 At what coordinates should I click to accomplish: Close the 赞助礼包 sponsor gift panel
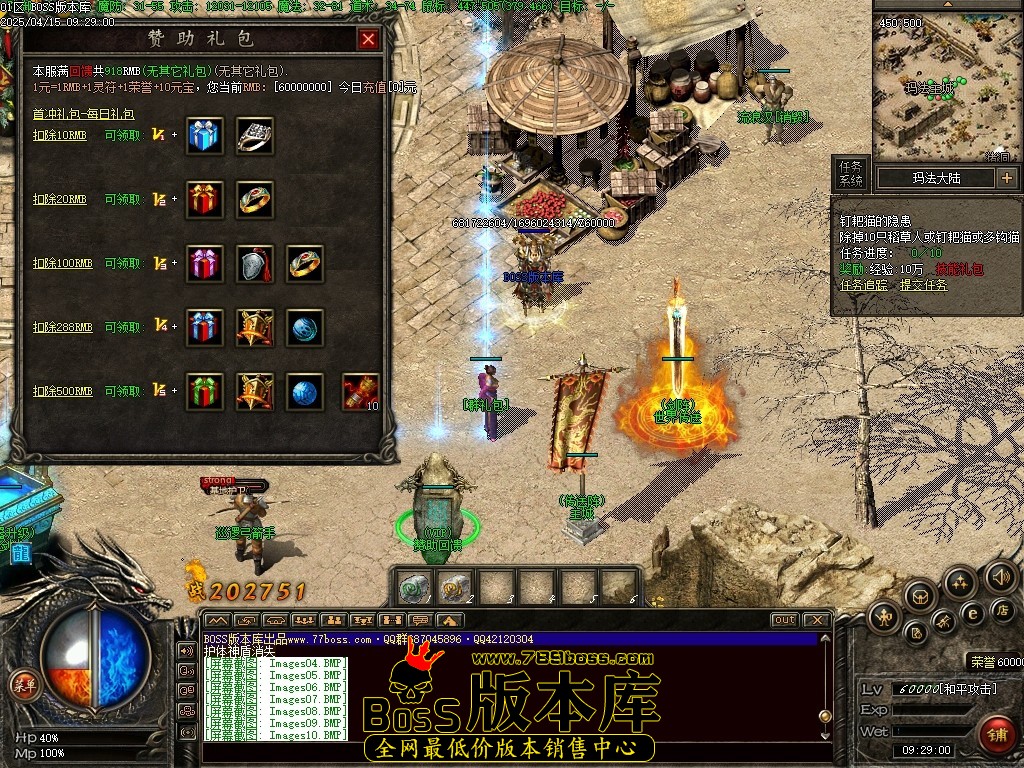(x=368, y=39)
